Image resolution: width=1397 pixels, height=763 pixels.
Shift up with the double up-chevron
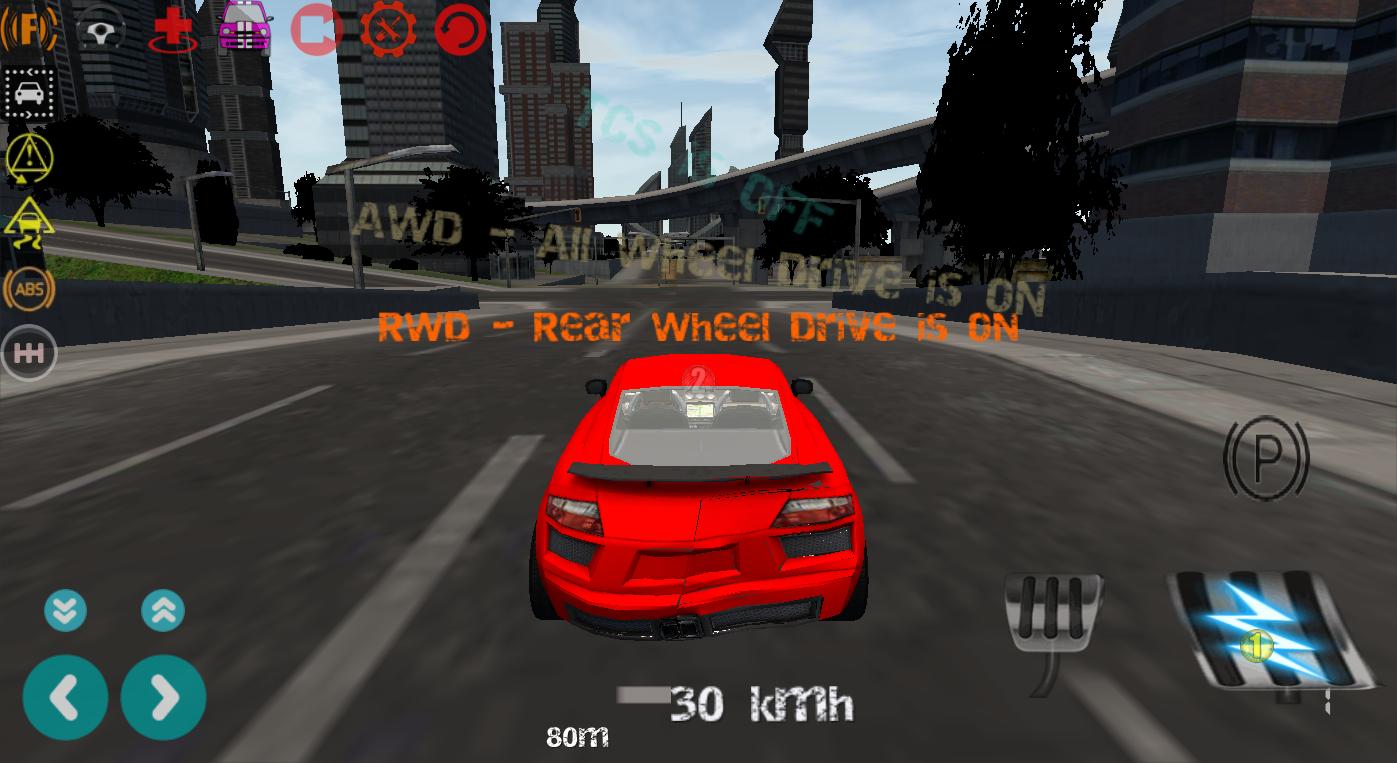(x=162, y=610)
